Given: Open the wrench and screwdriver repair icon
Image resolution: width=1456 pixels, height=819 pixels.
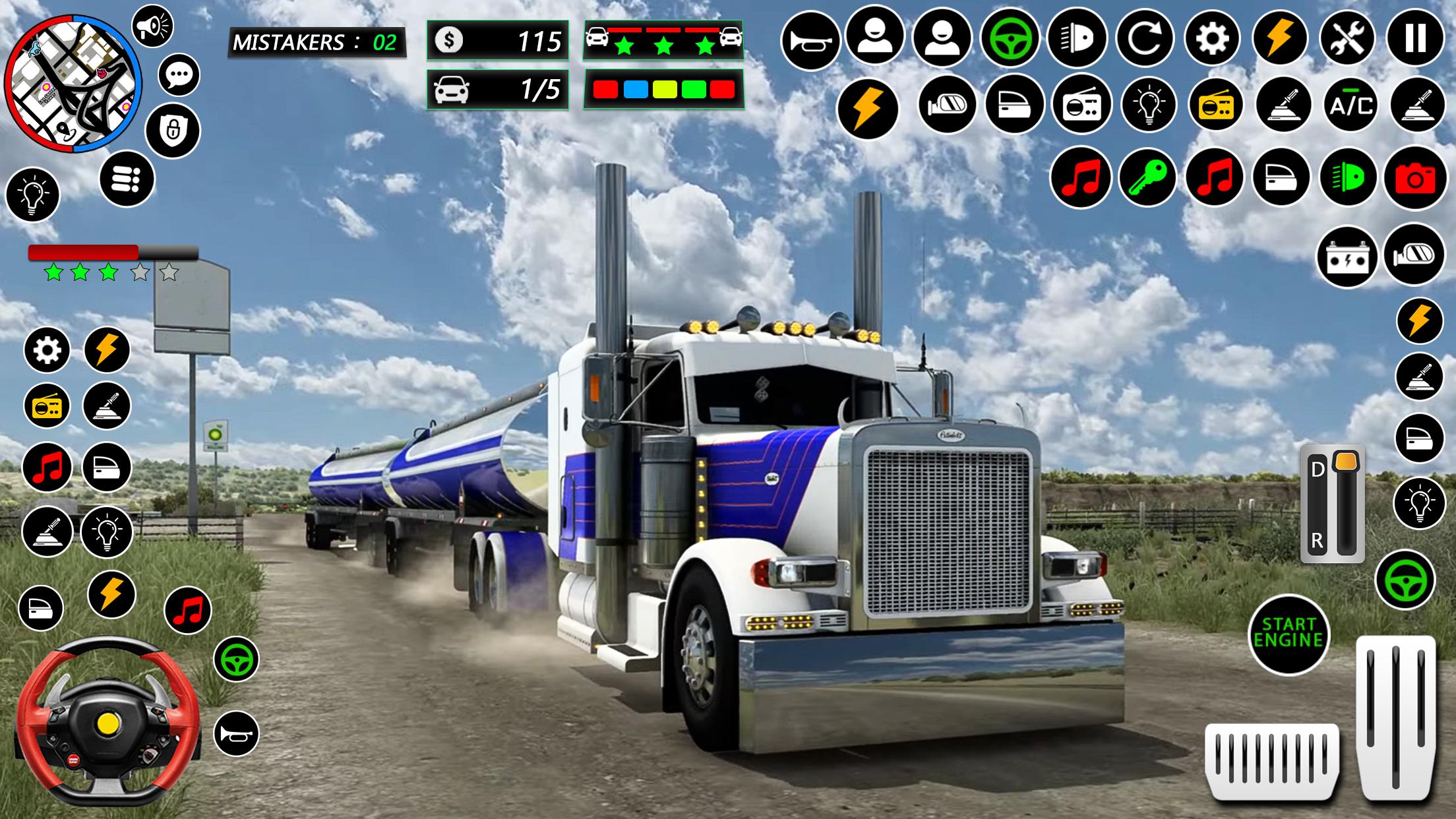Looking at the screenshot, I should coord(1347,38).
